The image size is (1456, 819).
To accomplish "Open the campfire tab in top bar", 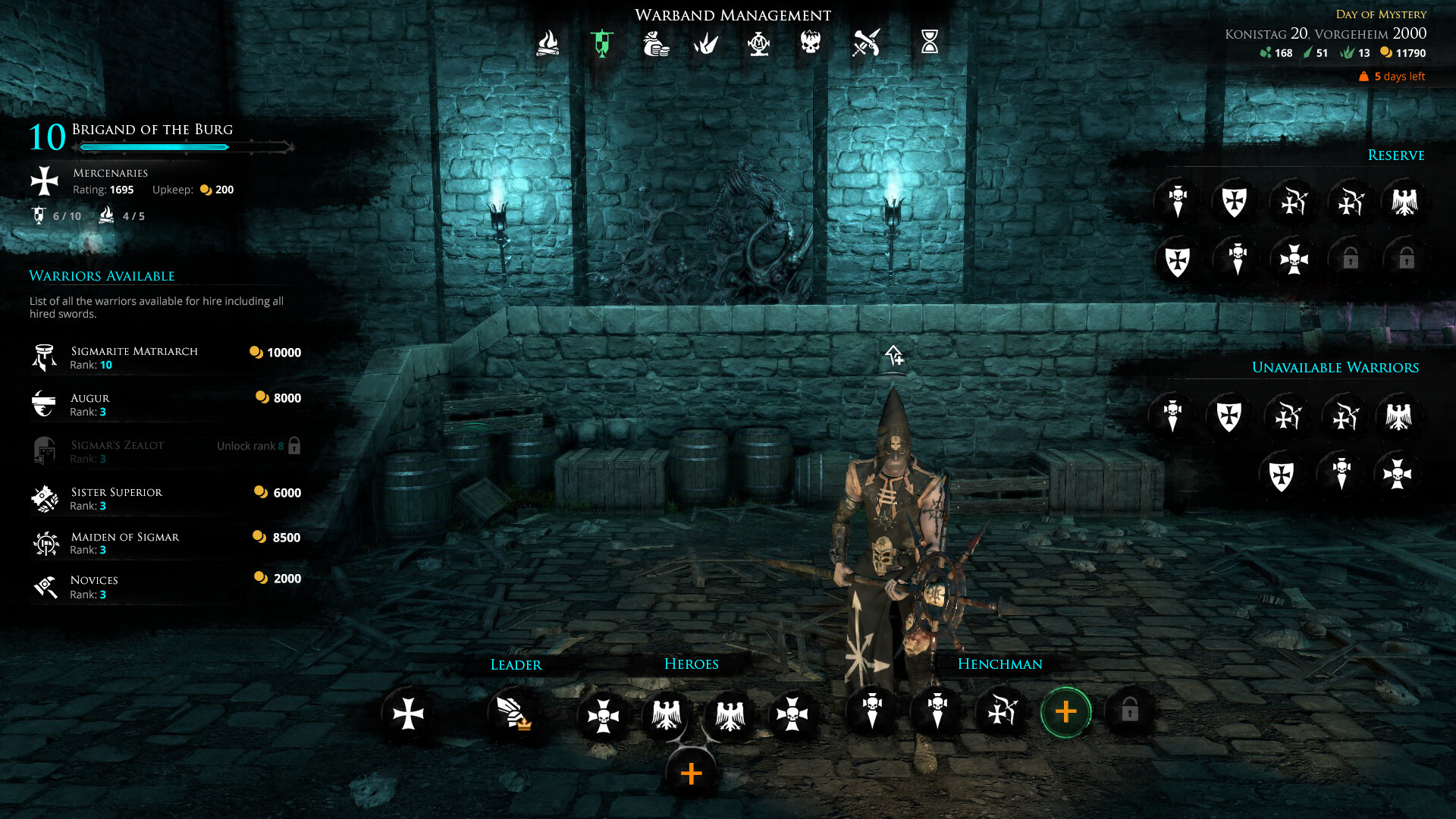I will coord(548,43).
